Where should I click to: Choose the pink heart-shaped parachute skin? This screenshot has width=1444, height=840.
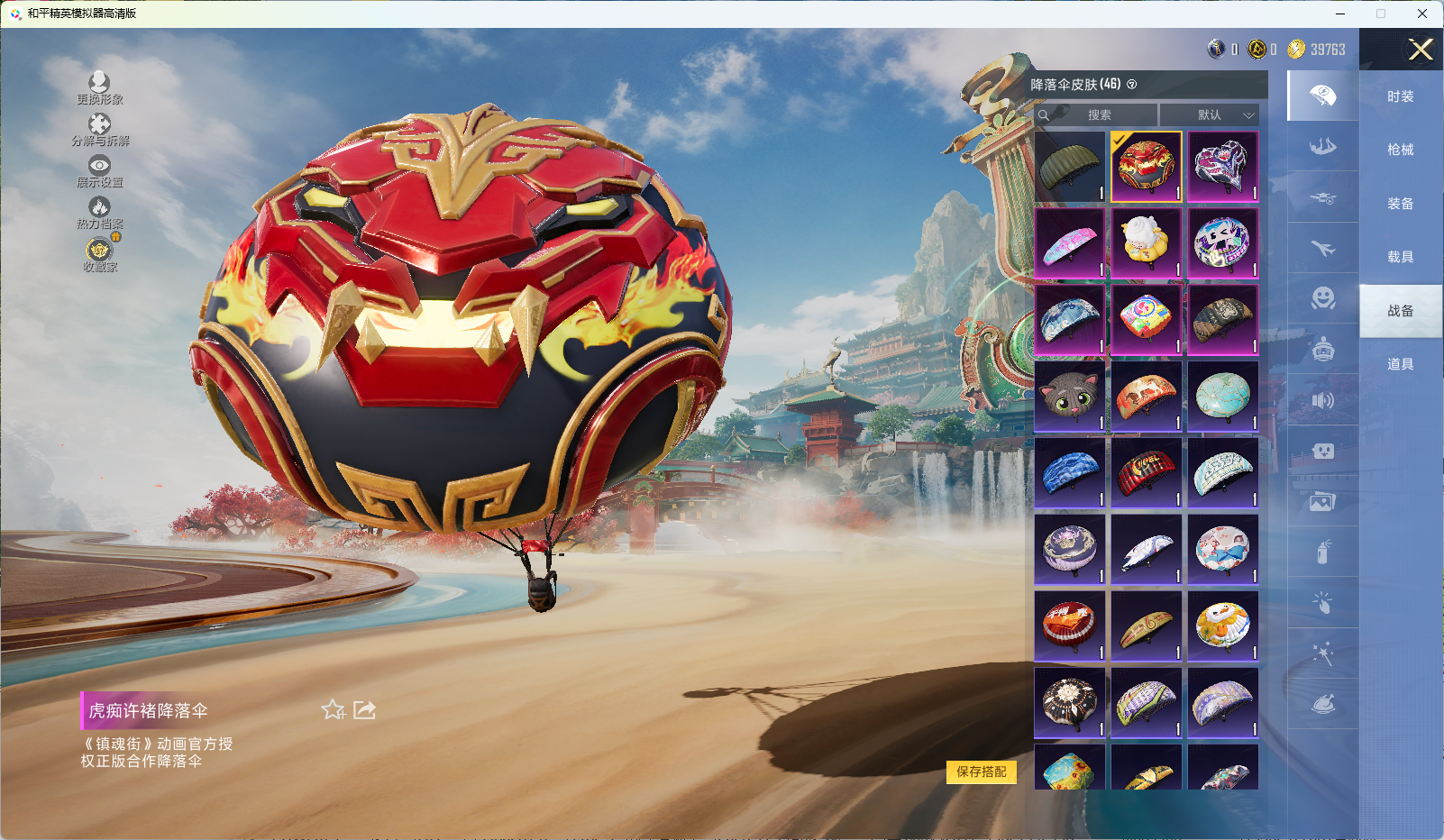(x=1222, y=167)
